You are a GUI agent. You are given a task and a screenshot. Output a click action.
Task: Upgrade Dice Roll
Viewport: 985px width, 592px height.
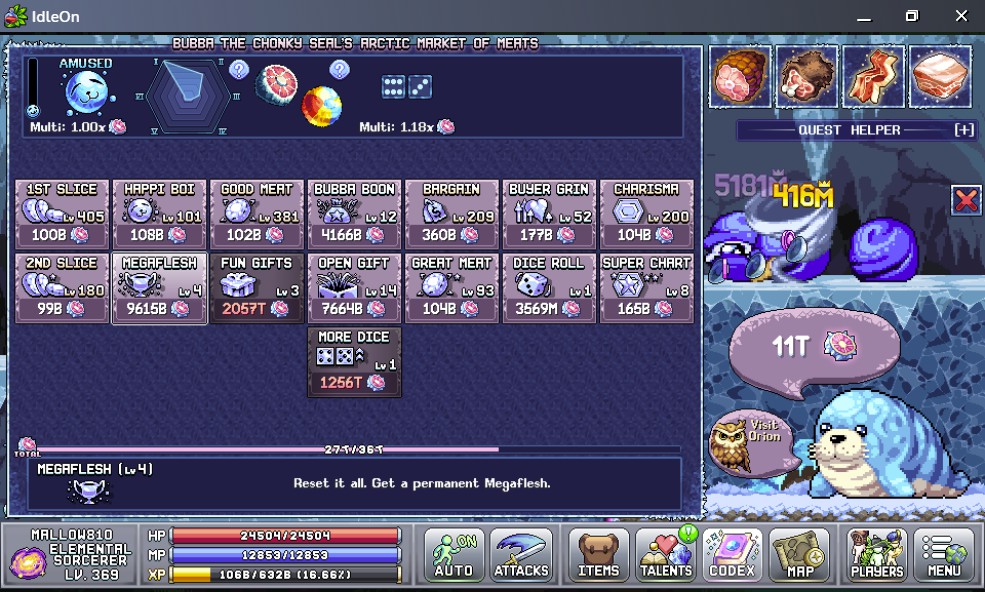[x=550, y=288]
